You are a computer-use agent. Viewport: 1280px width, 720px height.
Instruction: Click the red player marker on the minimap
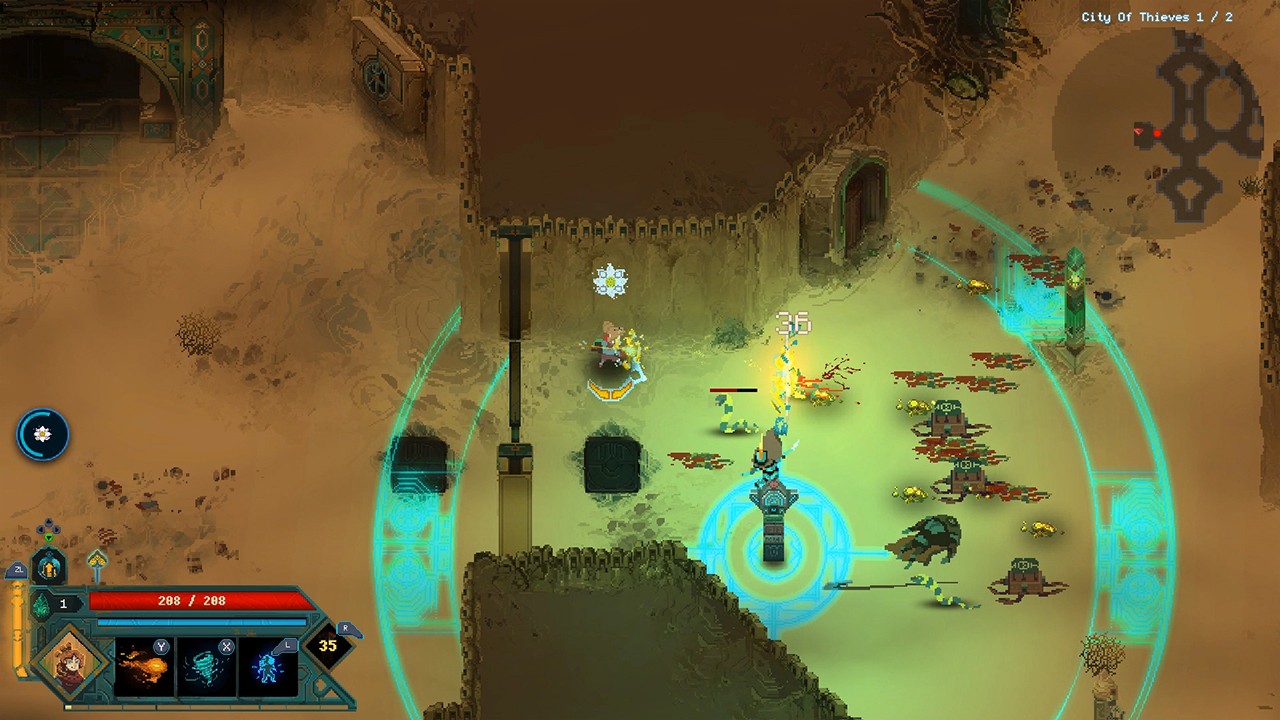tap(1157, 133)
